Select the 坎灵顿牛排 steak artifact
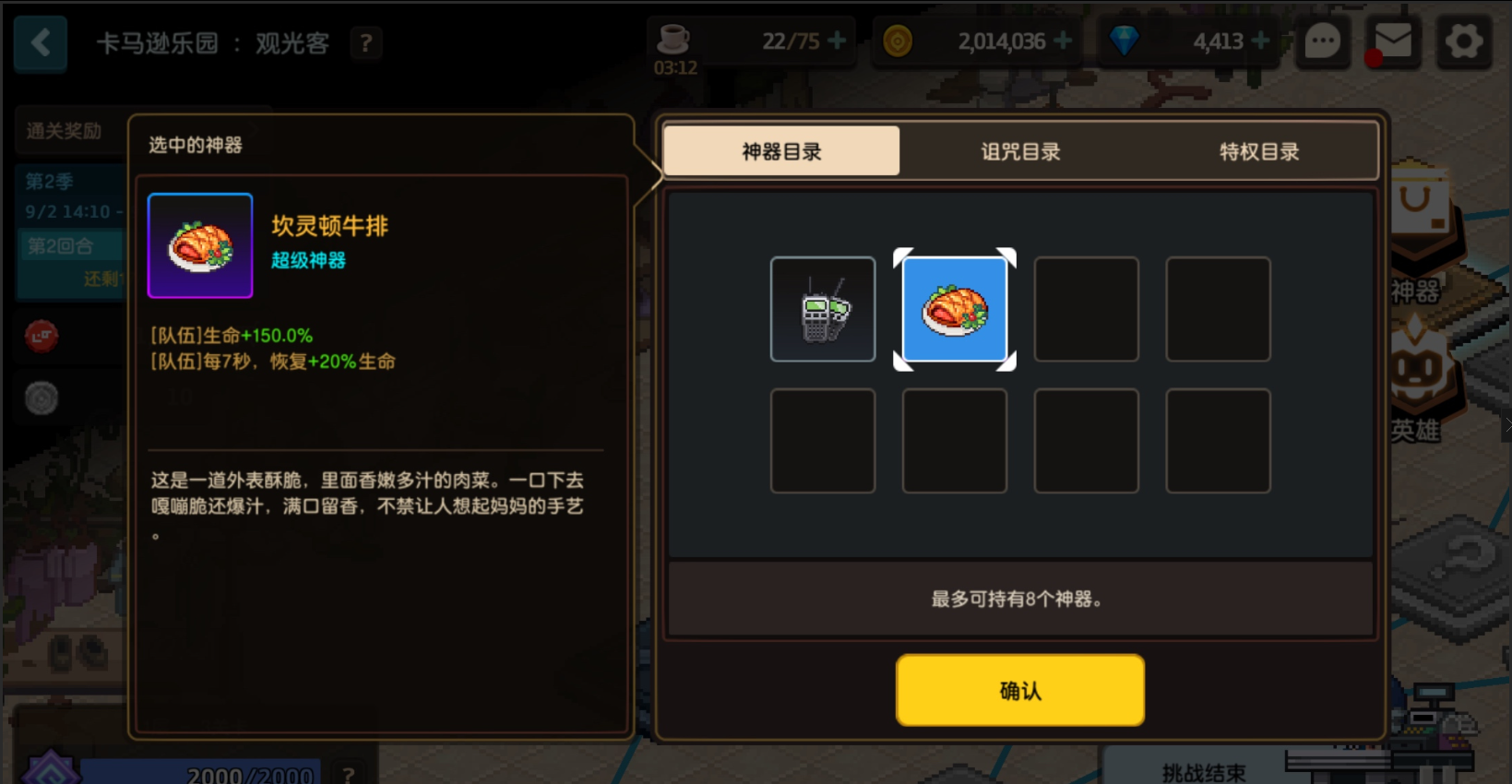 coord(955,310)
